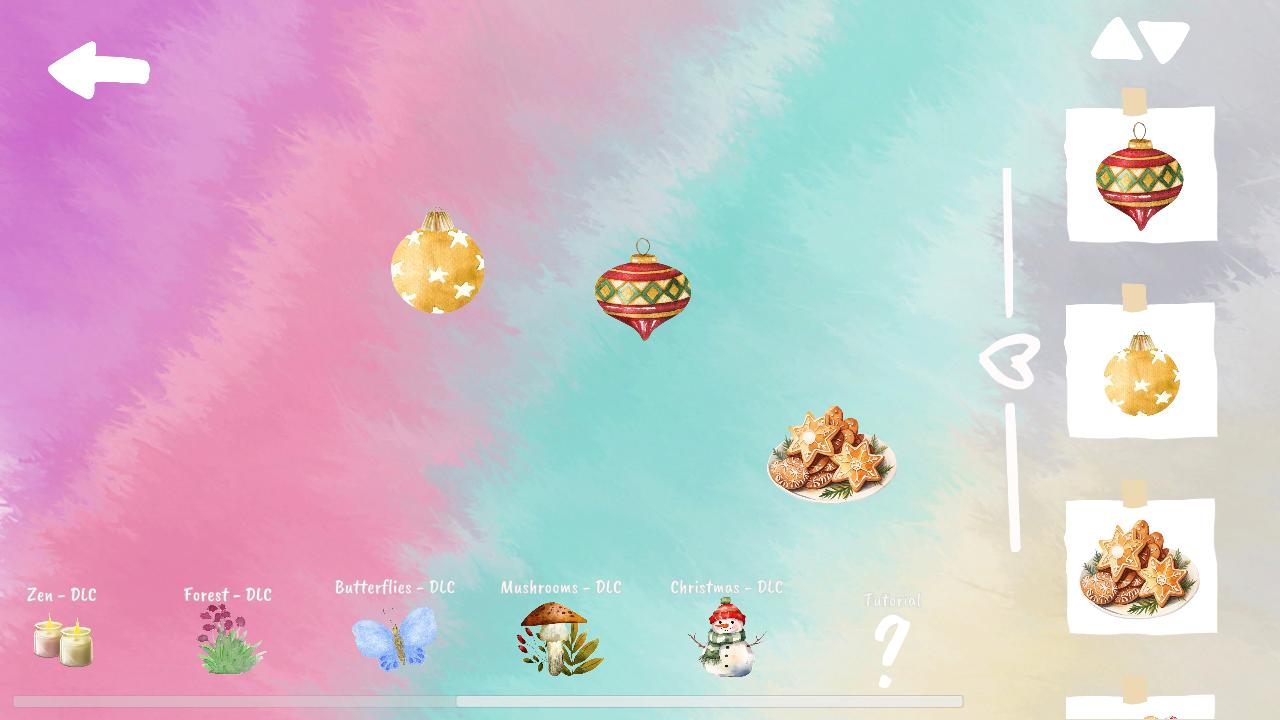
Task: Click the downward scroll arrow top-right
Action: [x=1163, y=41]
